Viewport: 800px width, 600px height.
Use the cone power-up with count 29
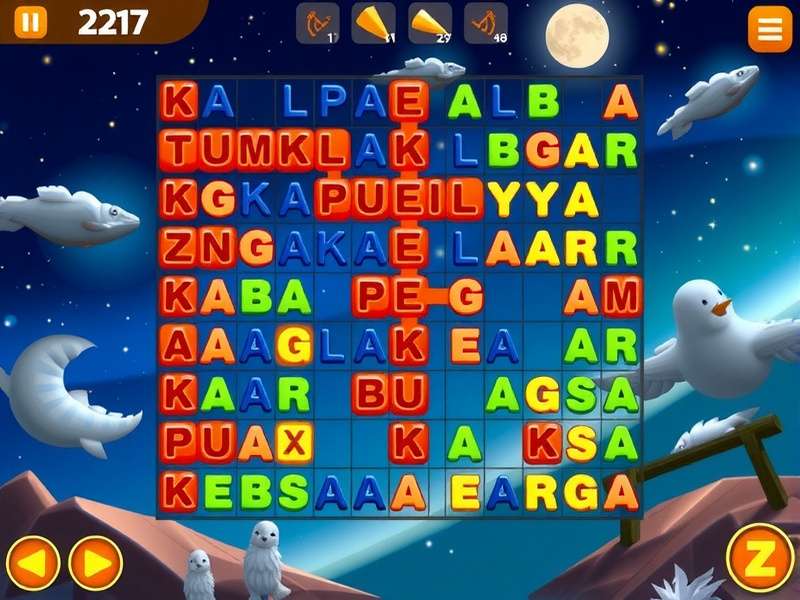(429, 23)
